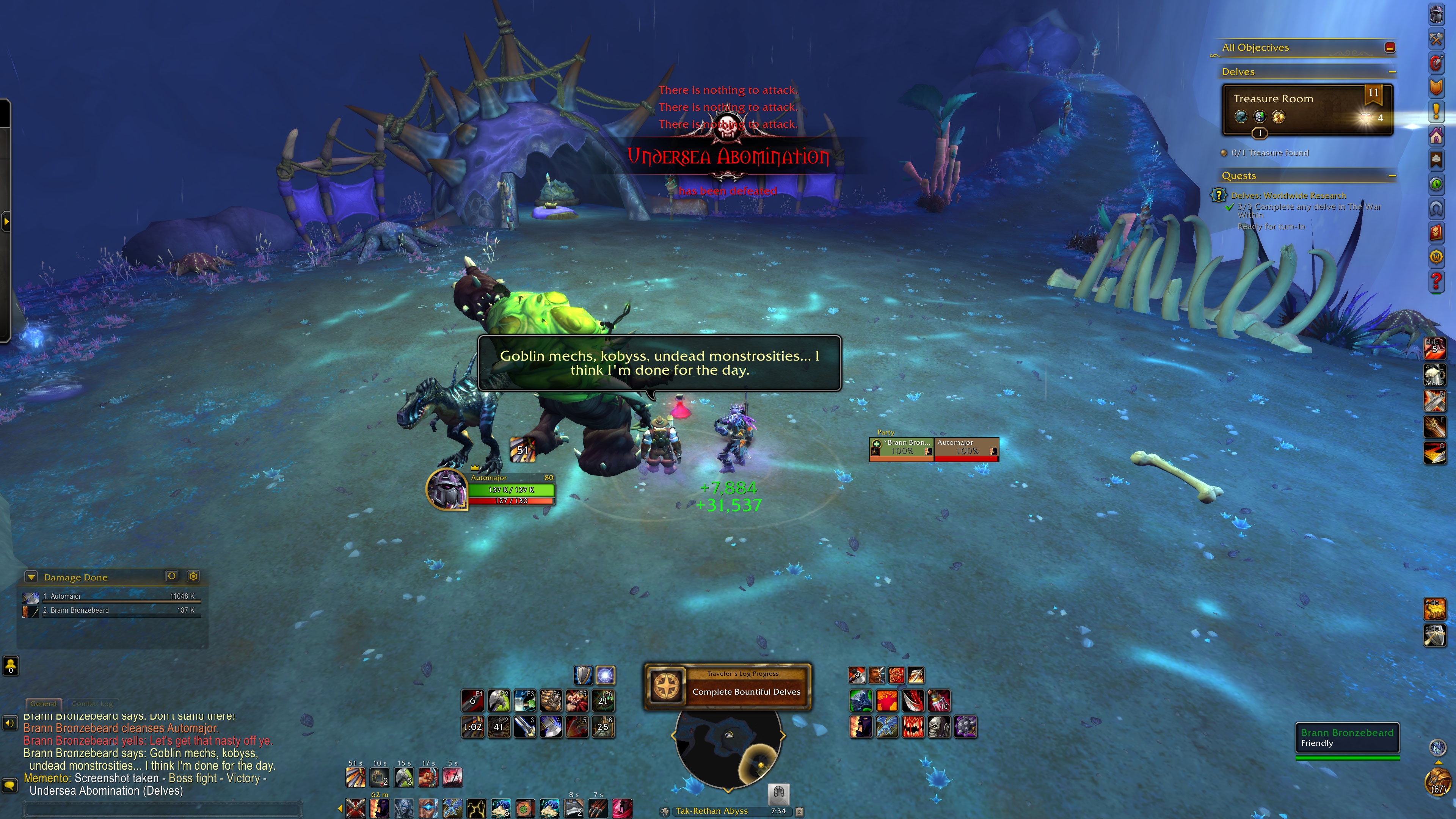Screen dimensions: 1456x819
Task: Open the character info helmet micro button
Action: (1436, 15)
